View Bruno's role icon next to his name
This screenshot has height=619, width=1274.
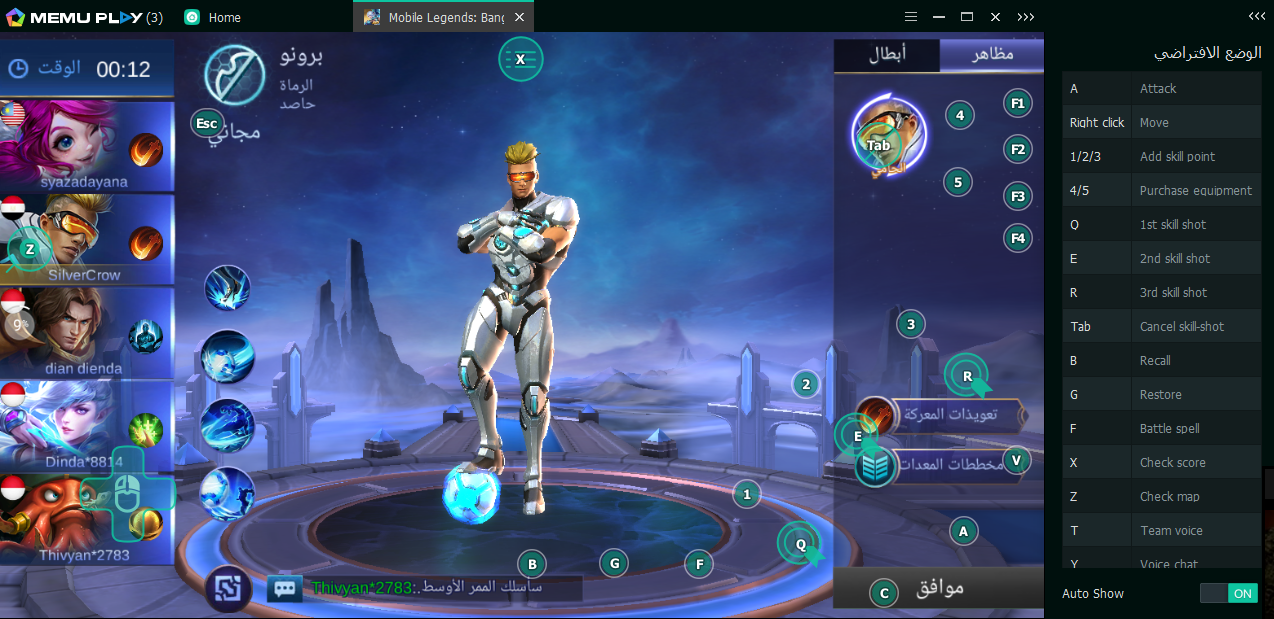click(x=234, y=75)
